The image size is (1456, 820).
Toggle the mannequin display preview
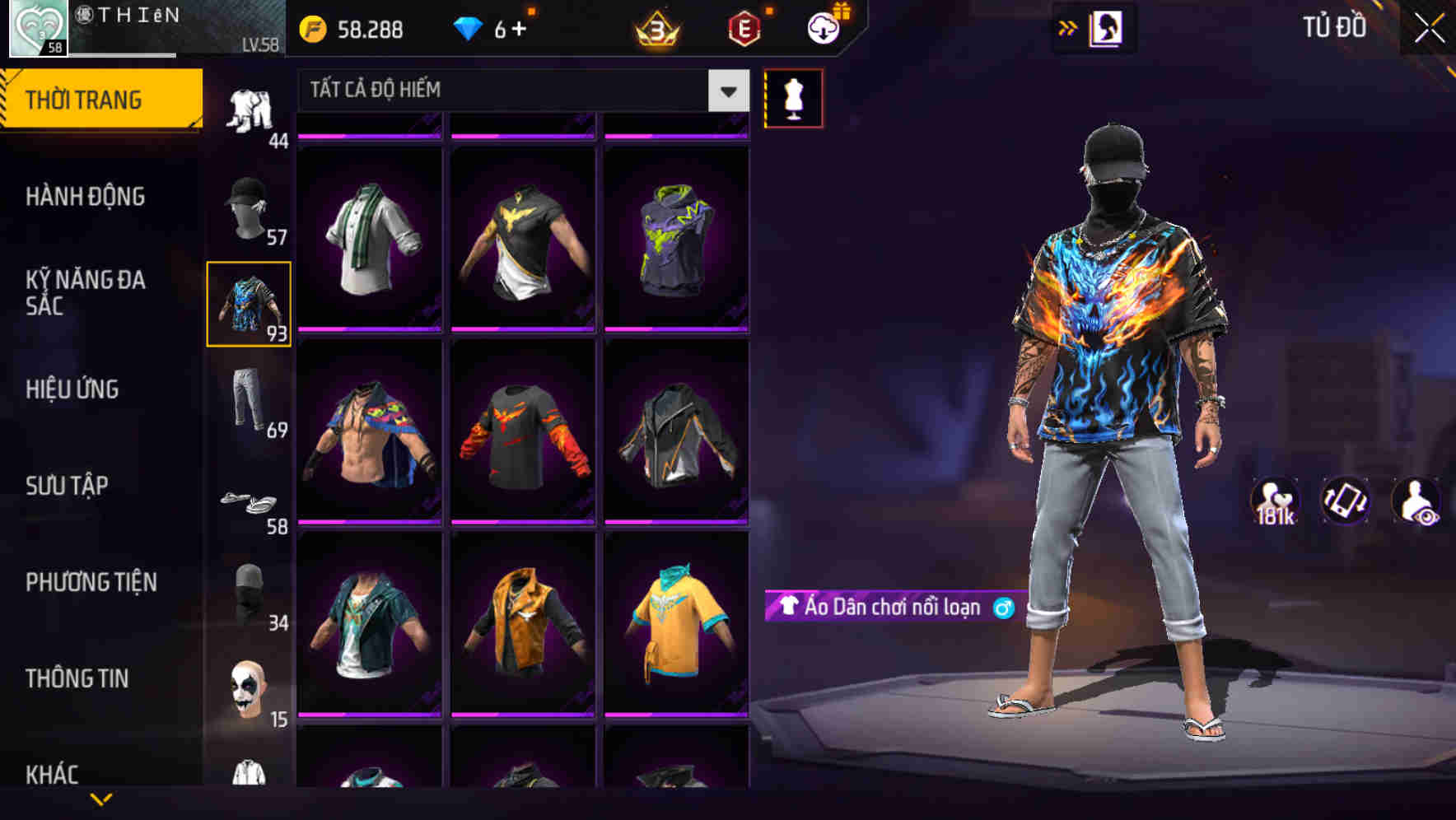tap(793, 97)
